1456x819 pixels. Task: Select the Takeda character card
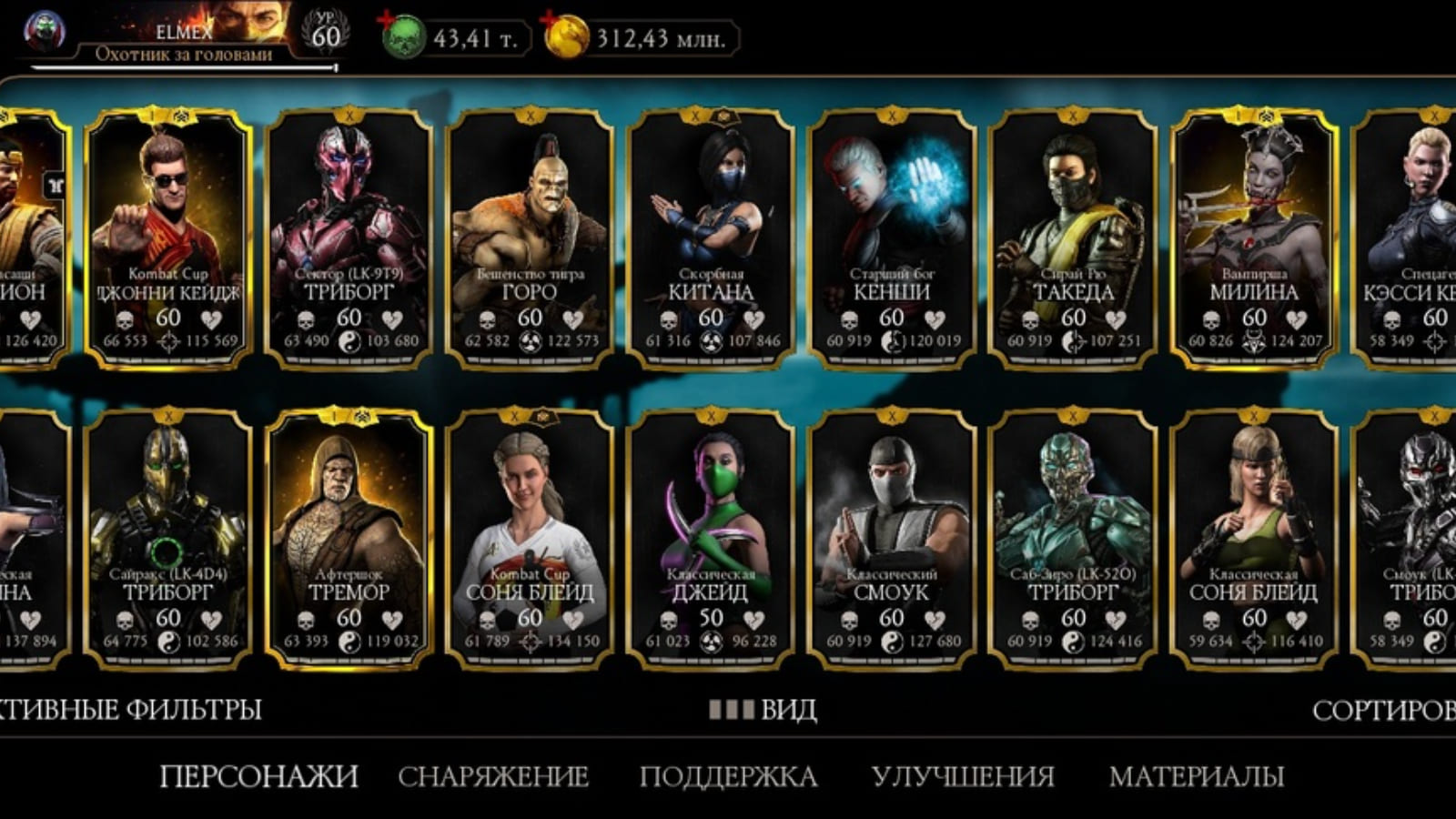(x=1073, y=237)
